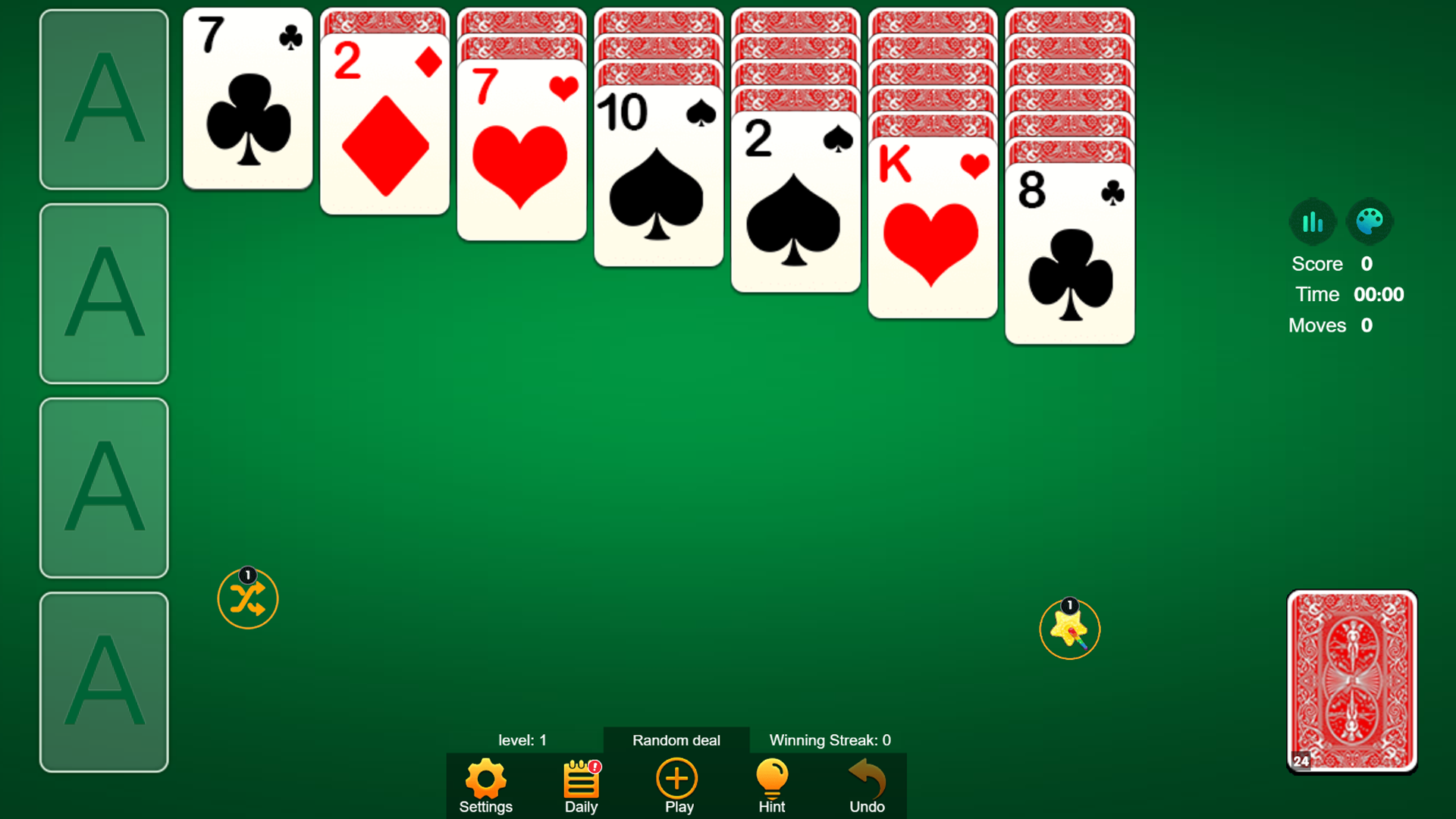The height and width of the screenshot is (819, 1456).
Task: Use the shuffle booster icon
Action: [247, 599]
